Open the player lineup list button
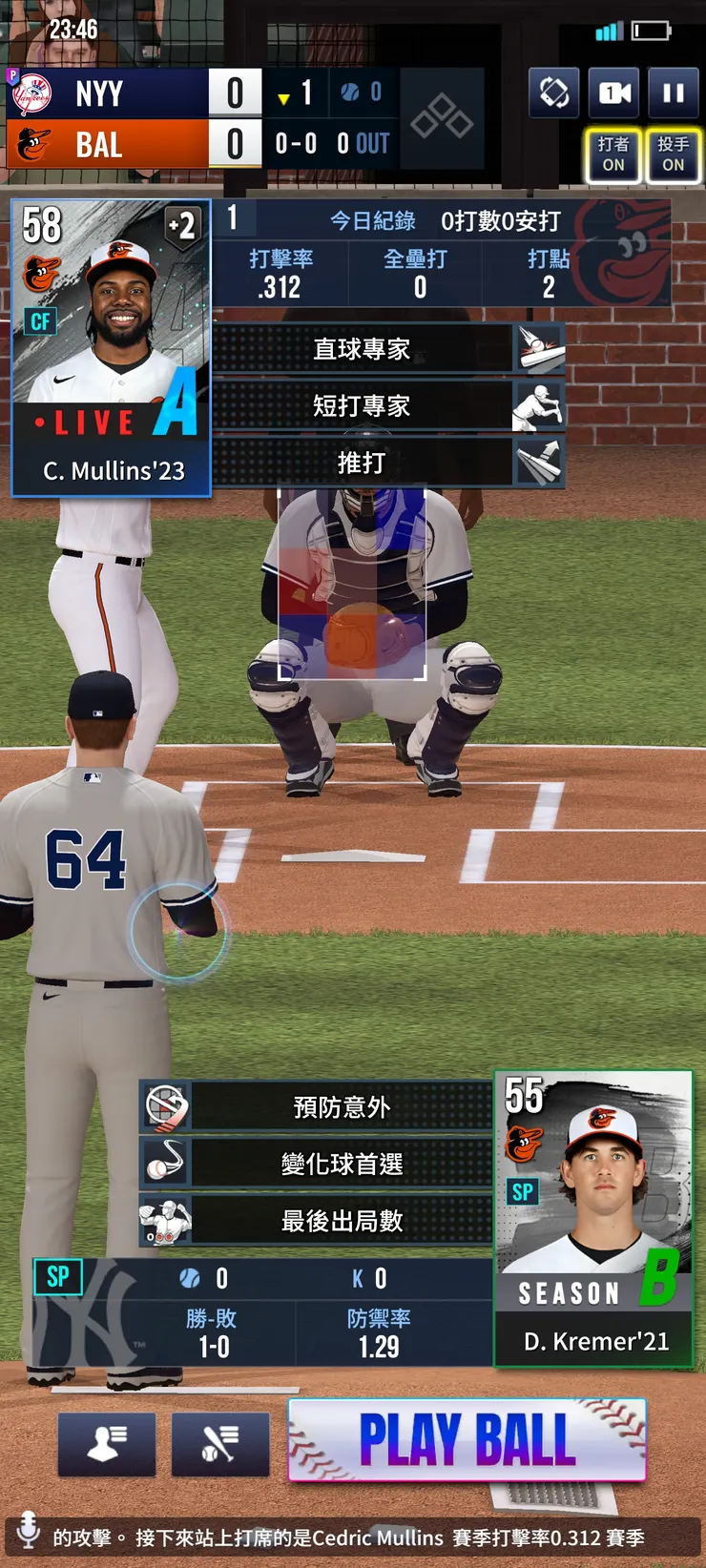 (x=106, y=1444)
